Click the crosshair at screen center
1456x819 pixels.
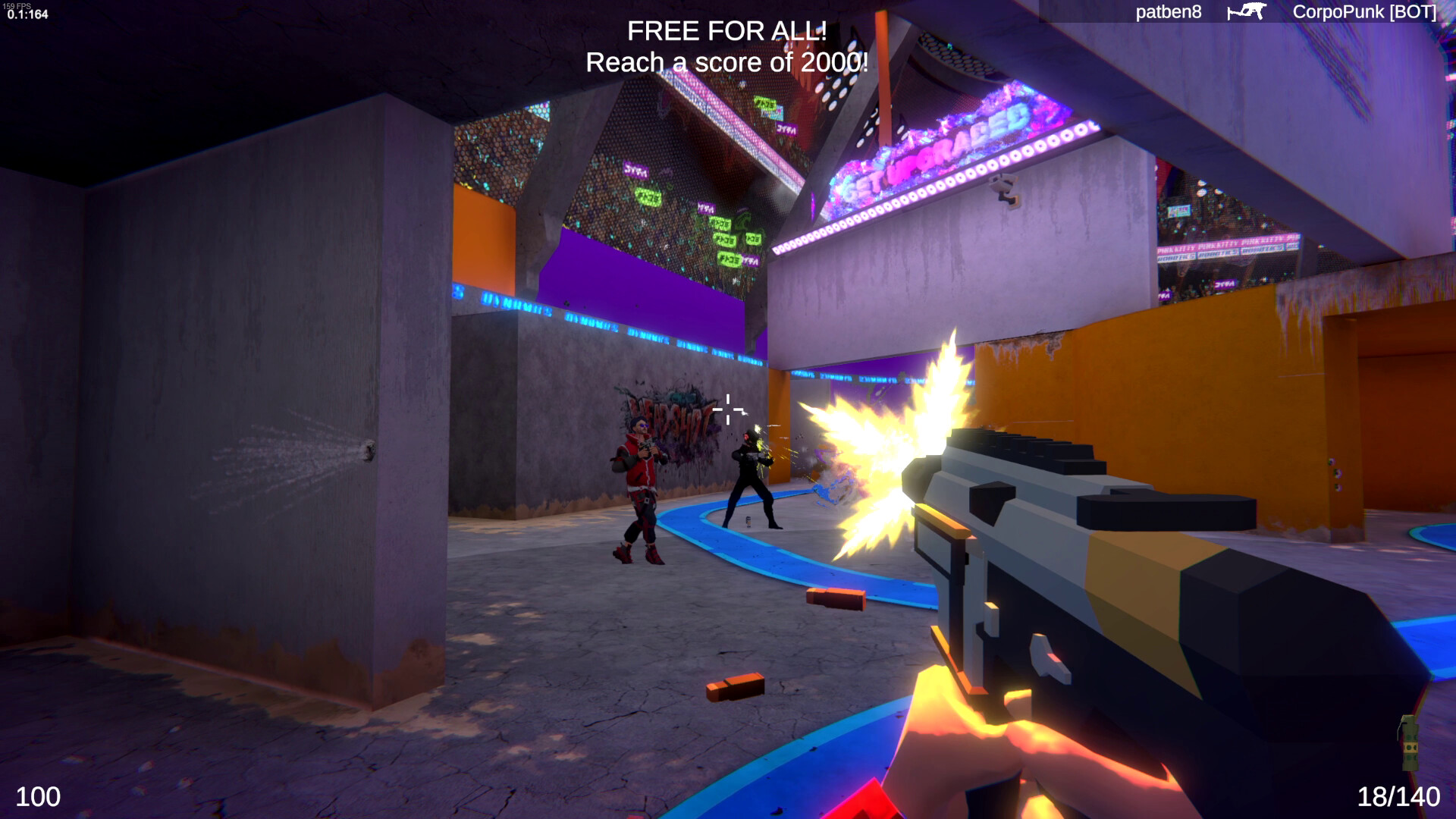click(x=728, y=409)
